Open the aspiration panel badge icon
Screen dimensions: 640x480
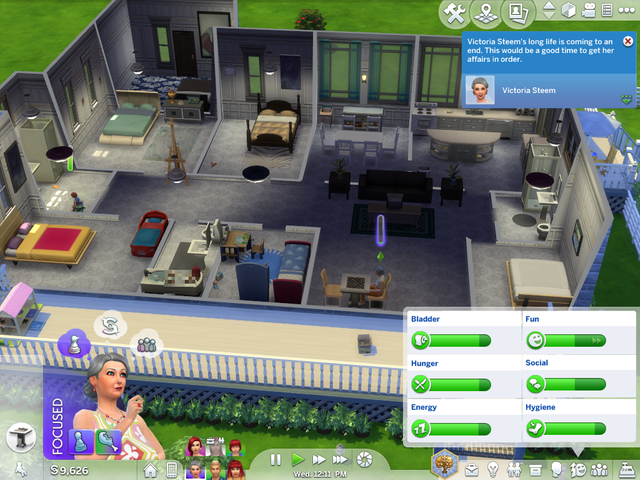[x=445, y=464]
